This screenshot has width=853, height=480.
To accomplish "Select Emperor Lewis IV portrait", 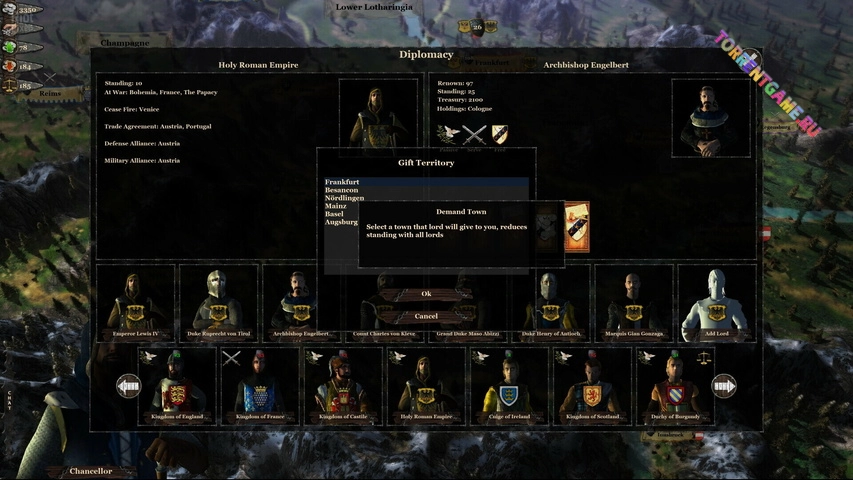I will tap(135, 302).
